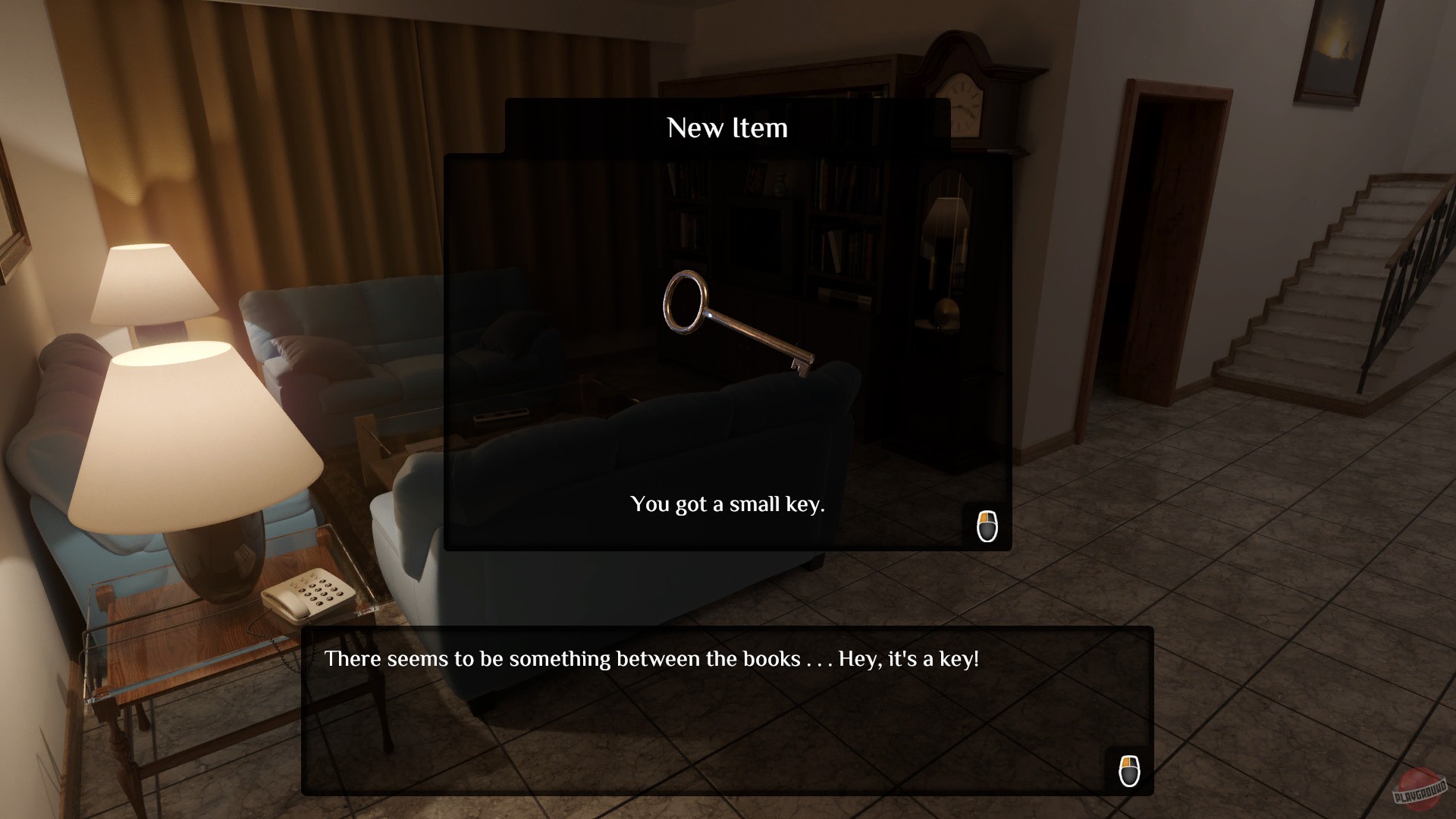Click the 'You got a small key.' text

point(727,503)
